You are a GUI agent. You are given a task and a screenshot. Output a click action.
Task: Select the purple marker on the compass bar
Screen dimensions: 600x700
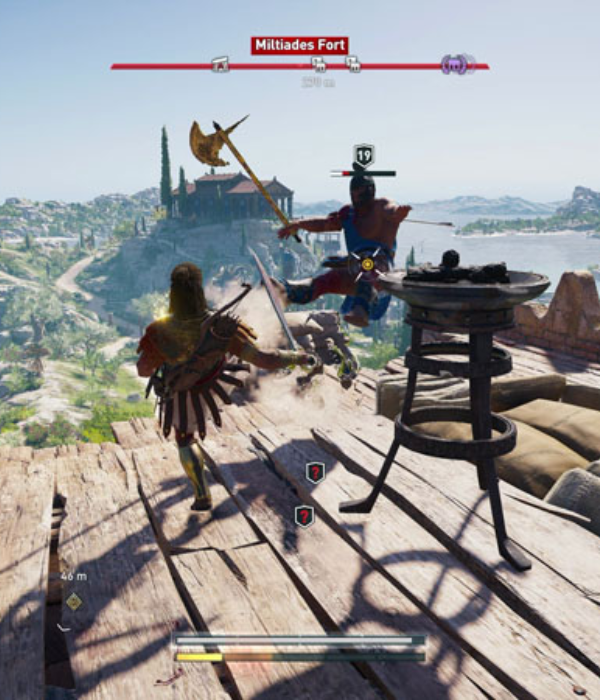[455, 65]
